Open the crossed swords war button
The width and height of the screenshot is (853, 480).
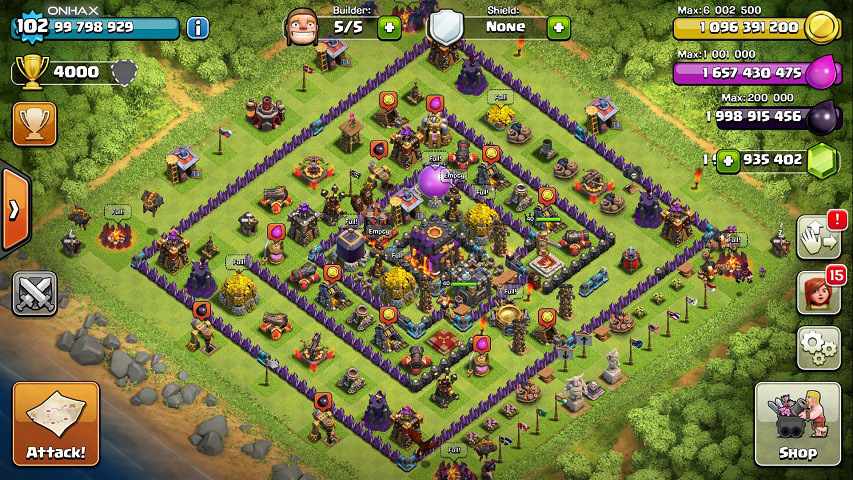(x=34, y=292)
